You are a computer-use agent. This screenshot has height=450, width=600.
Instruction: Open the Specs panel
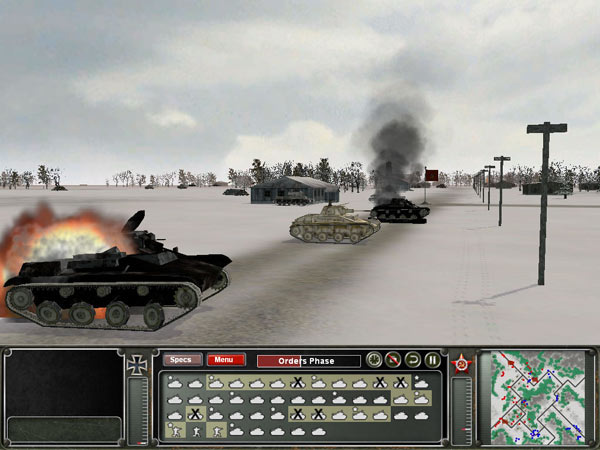pyautogui.click(x=182, y=360)
